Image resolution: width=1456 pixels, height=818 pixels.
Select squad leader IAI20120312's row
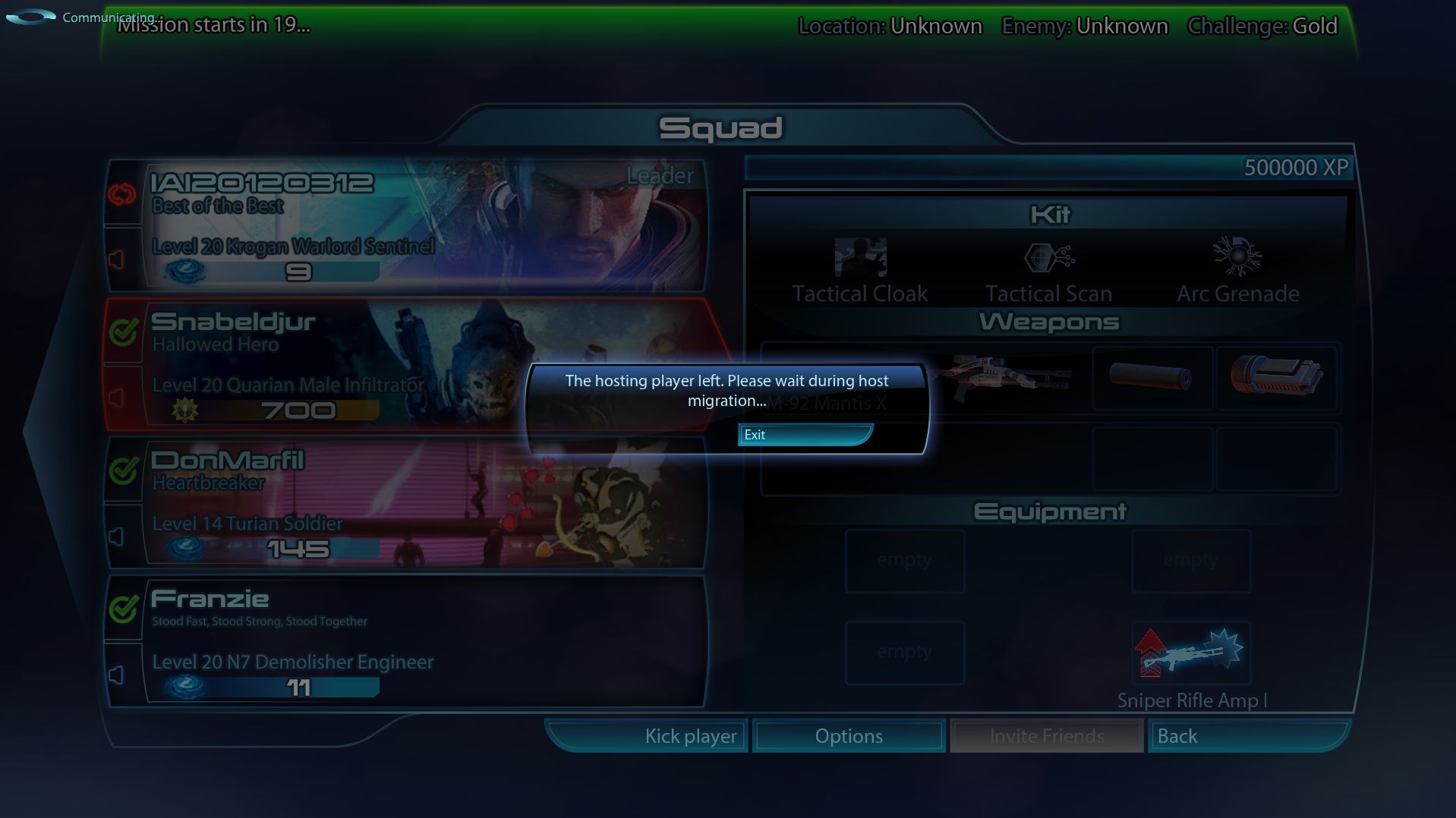point(425,225)
